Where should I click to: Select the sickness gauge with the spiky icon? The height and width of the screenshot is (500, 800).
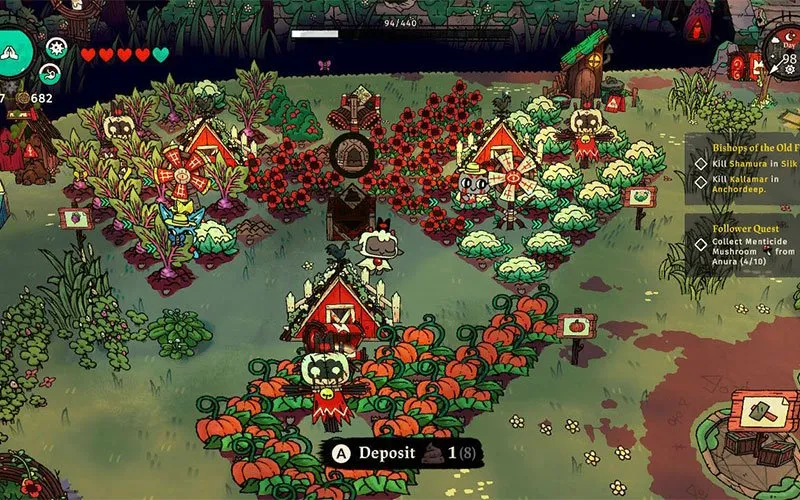56,46
